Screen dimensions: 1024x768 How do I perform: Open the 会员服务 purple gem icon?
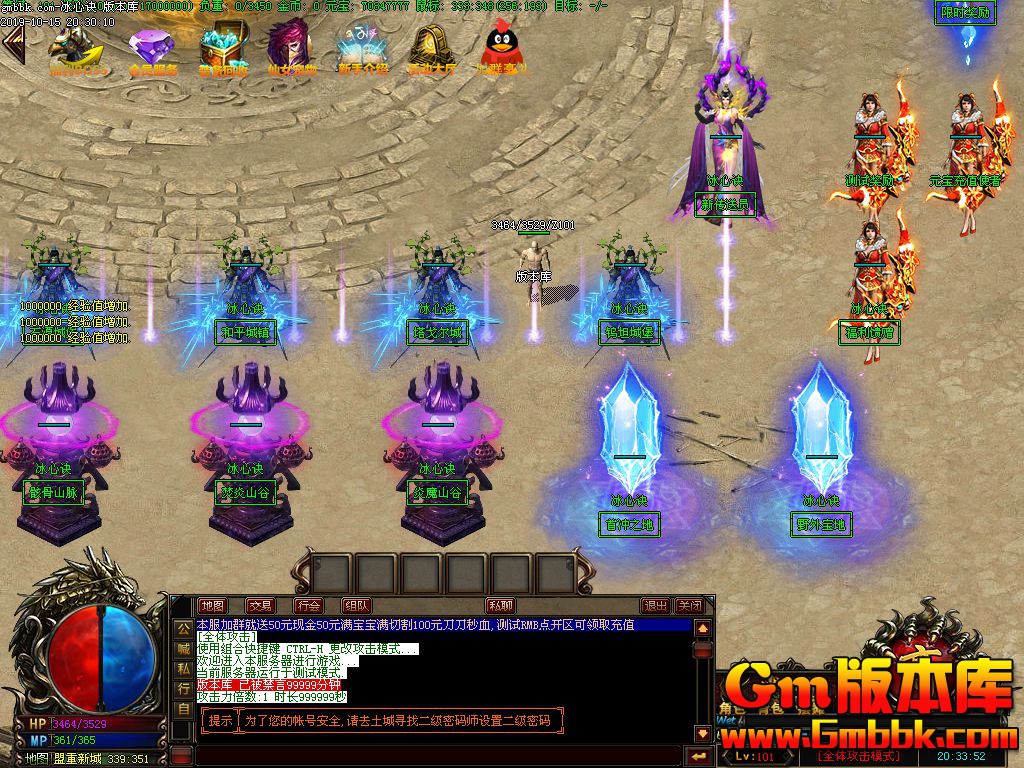[152, 50]
